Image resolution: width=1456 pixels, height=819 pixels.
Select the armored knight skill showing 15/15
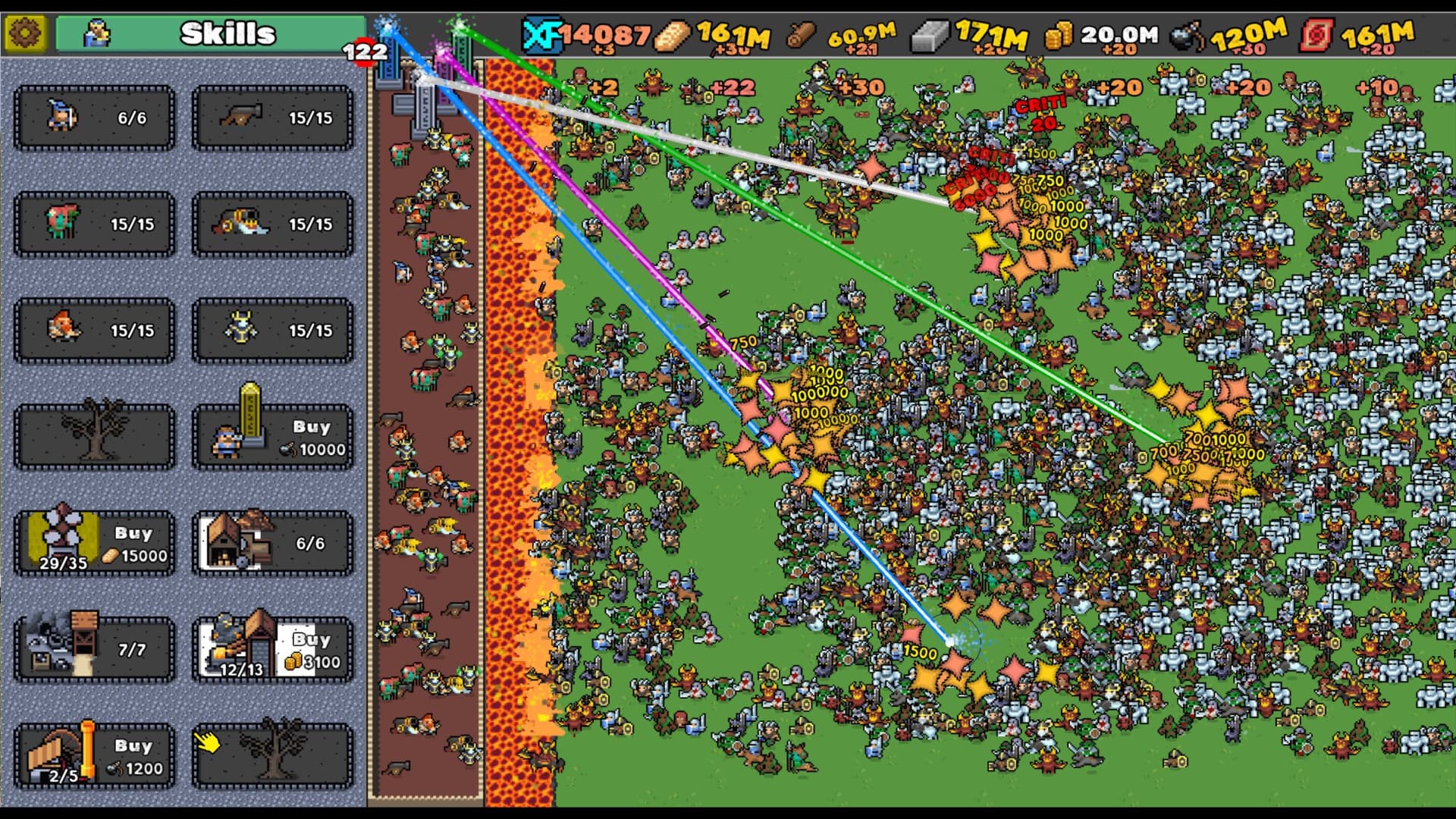click(x=271, y=330)
